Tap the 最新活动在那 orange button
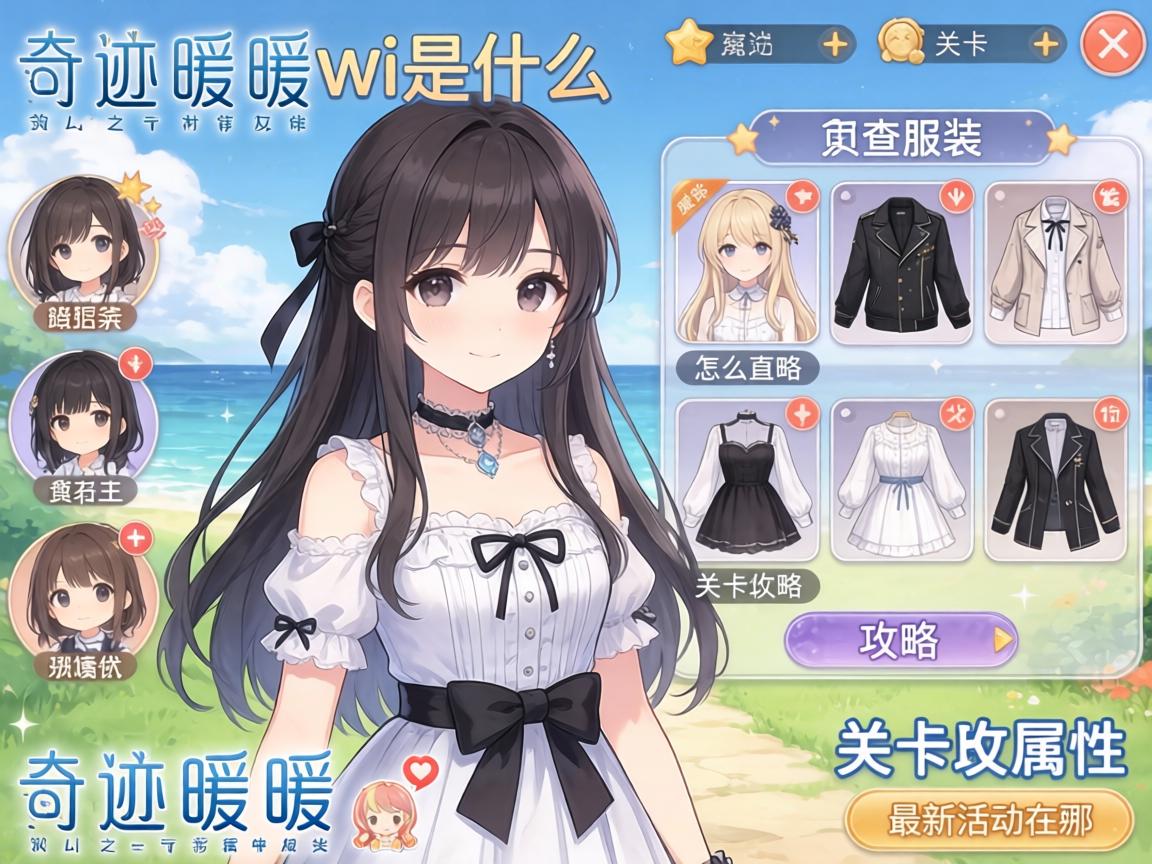1152x864 pixels. 989,821
